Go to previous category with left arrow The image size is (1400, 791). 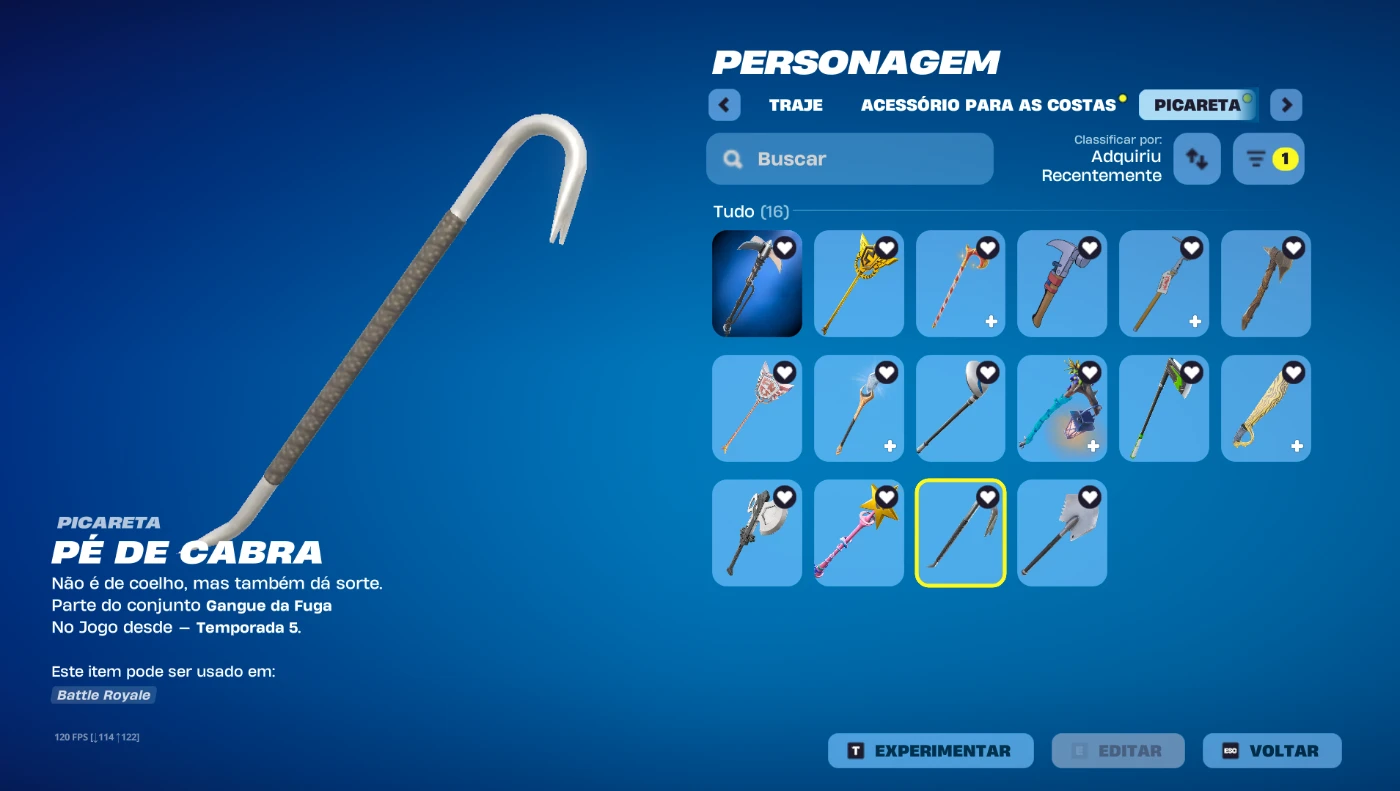(724, 105)
